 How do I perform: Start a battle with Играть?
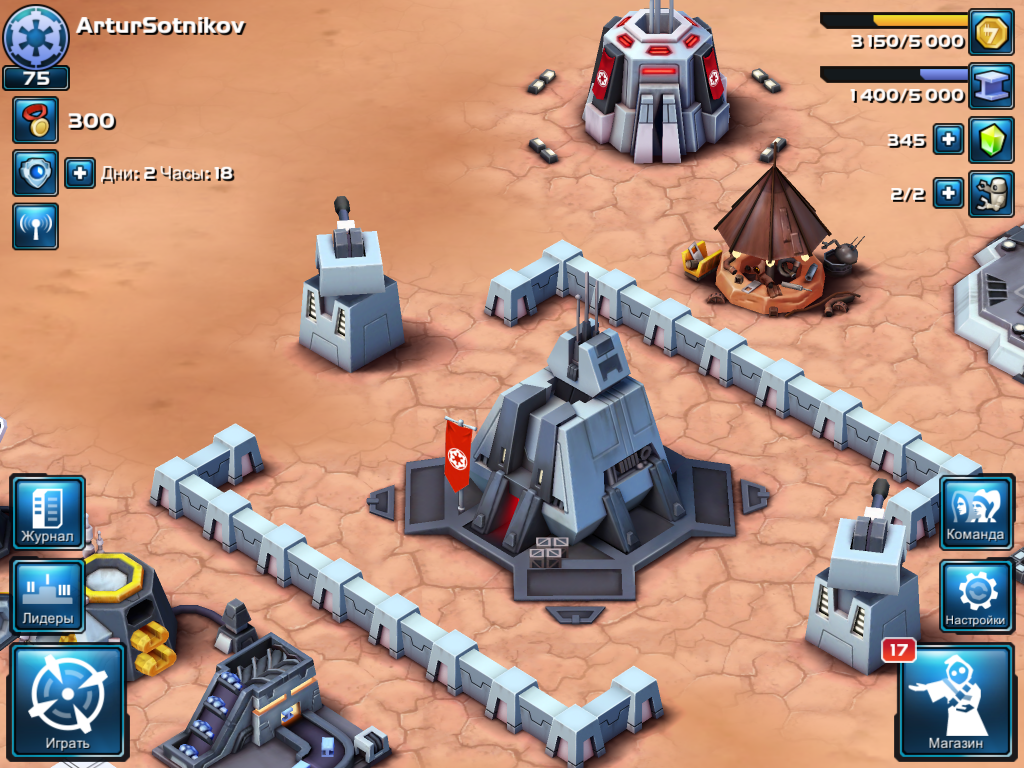pyautogui.click(x=68, y=700)
